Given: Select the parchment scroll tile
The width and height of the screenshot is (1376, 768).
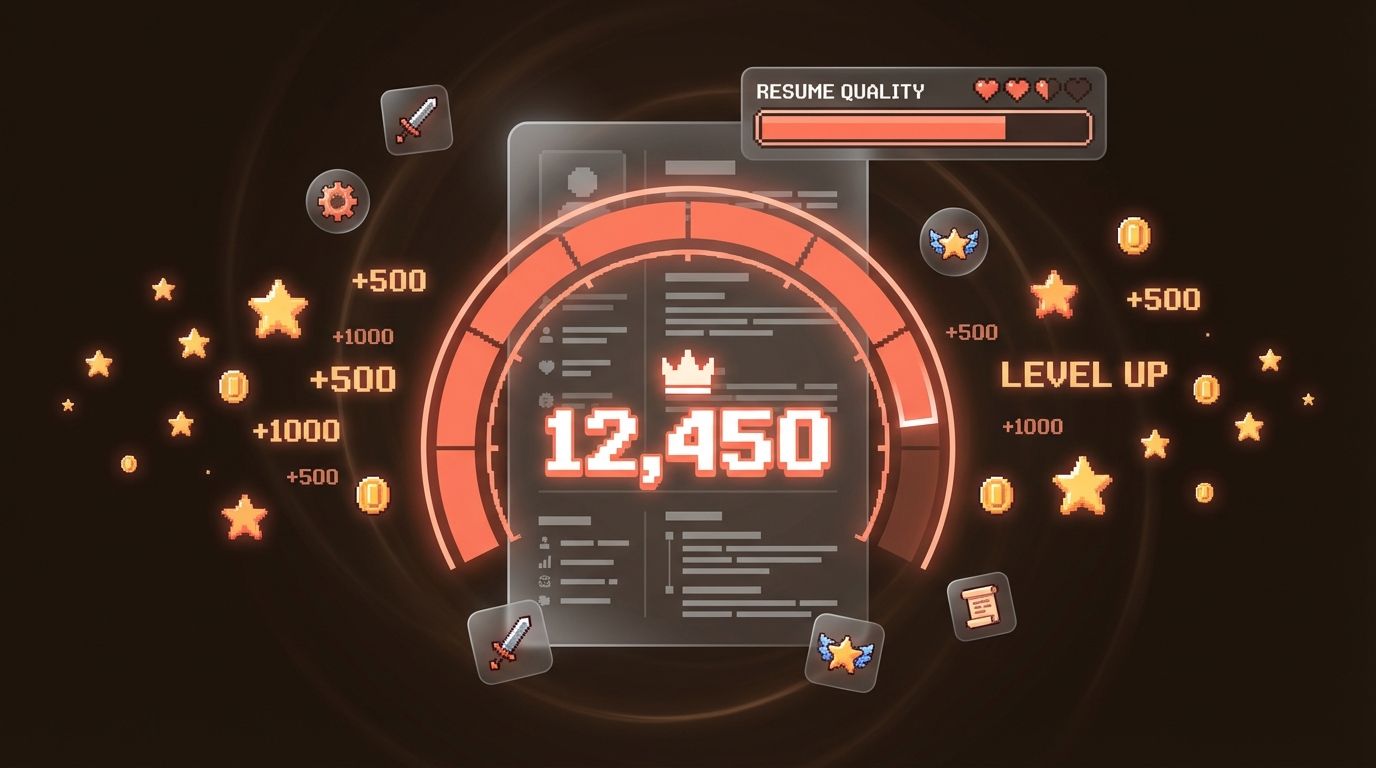Looking at the screenshot, I should point(981,606).
